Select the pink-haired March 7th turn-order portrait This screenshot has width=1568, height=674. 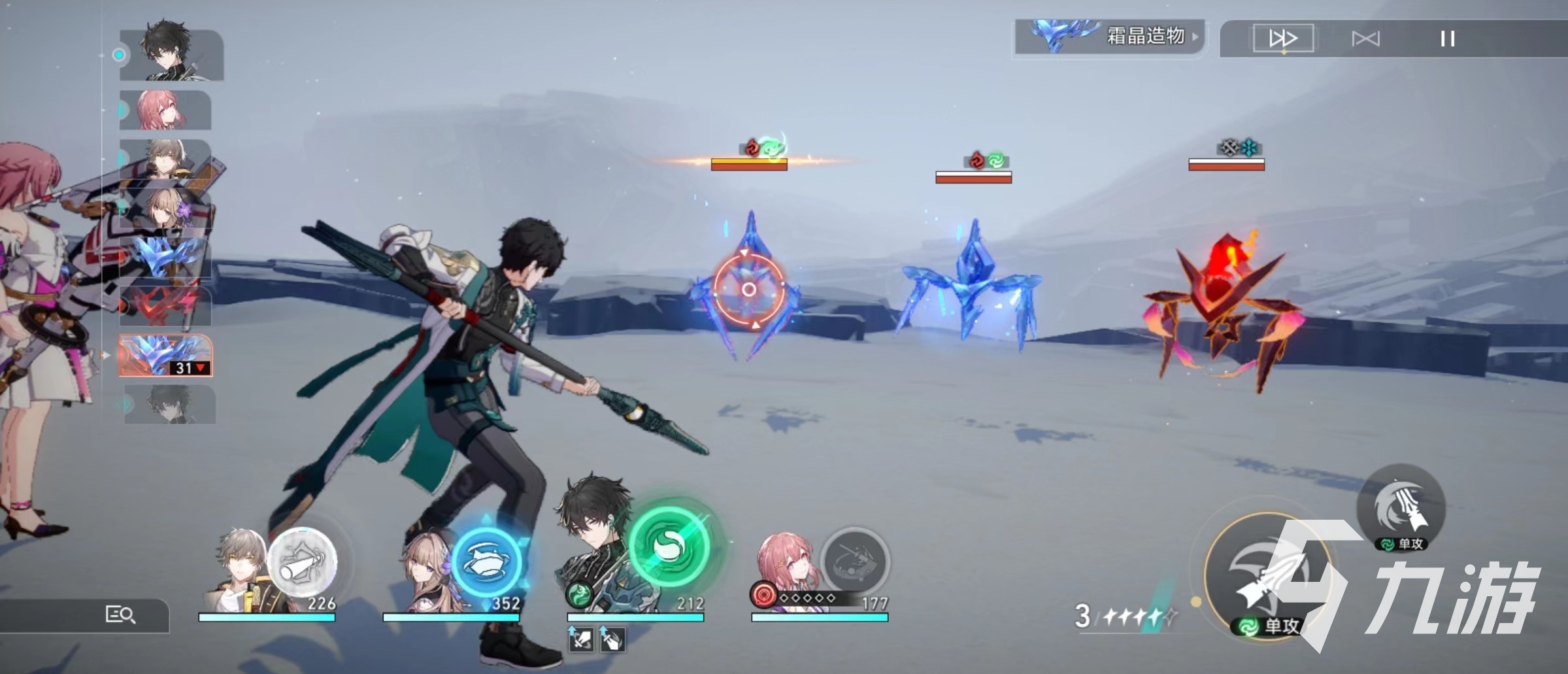coord(165,110)
